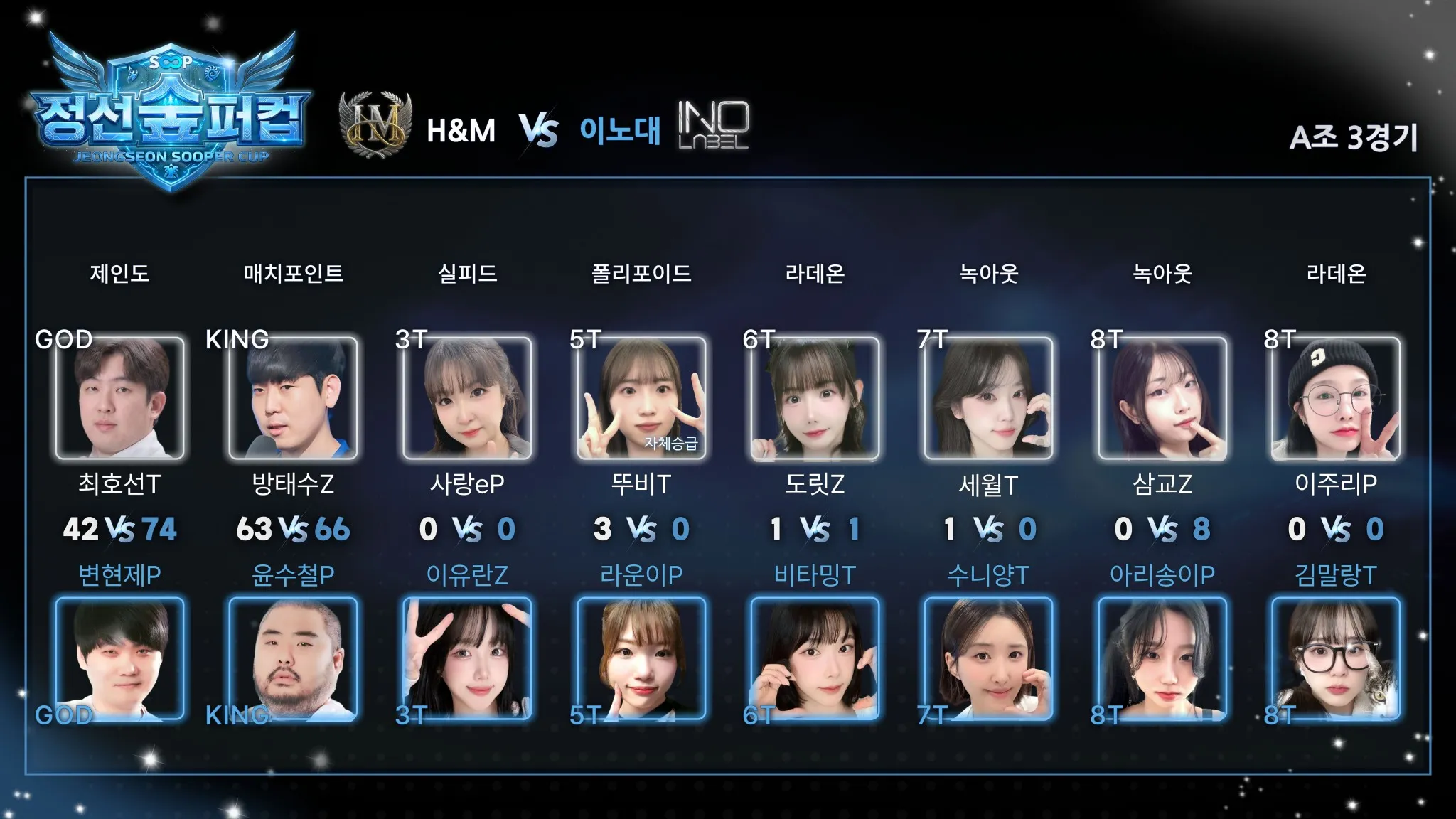The image size is (1456, 819).
Task: Select the 도릿Z player portrait
Action: (x=815, y=398)
